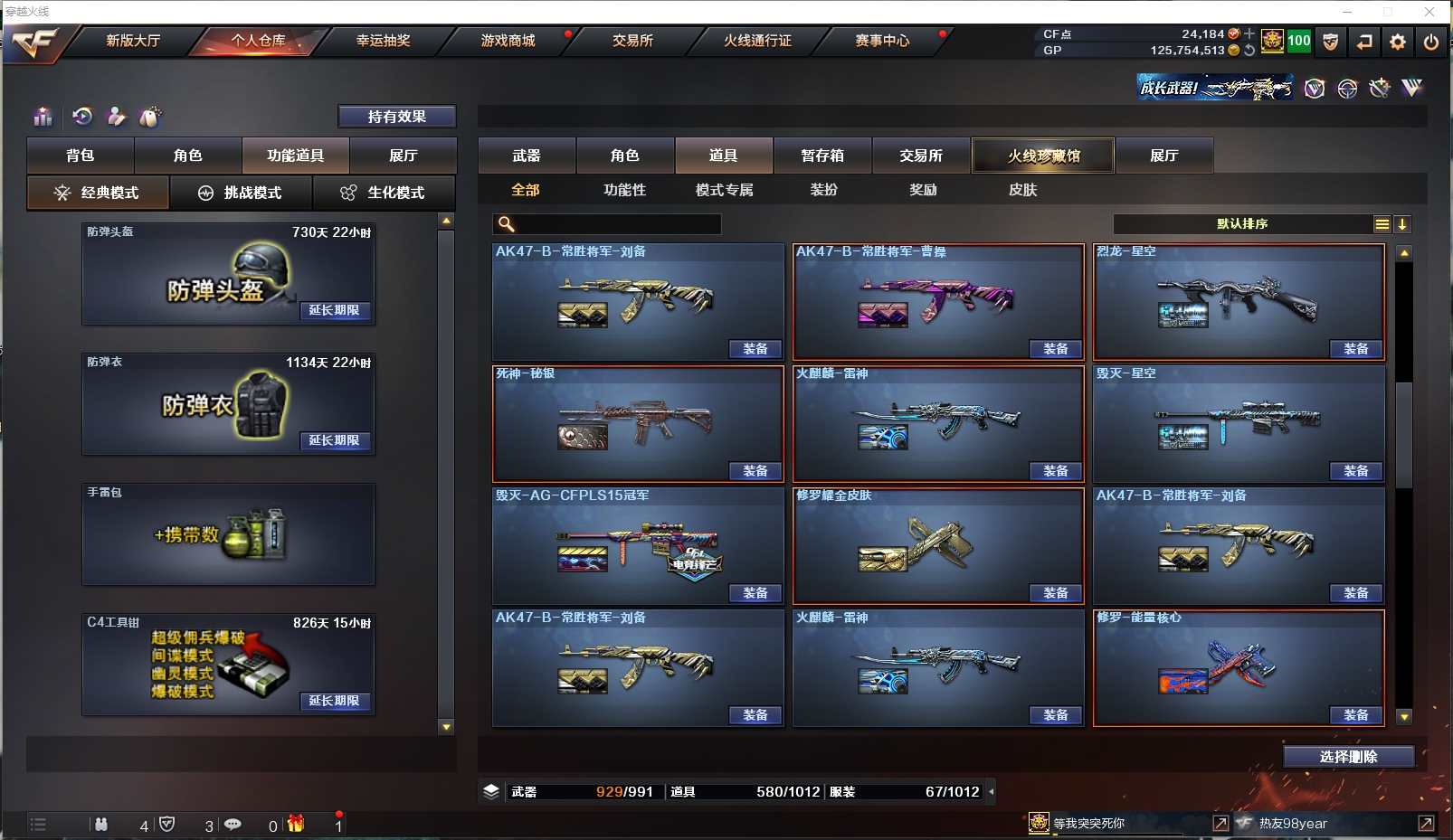Open the 火线通行证 battle pass menu
1453x840 pixels.
757,41
